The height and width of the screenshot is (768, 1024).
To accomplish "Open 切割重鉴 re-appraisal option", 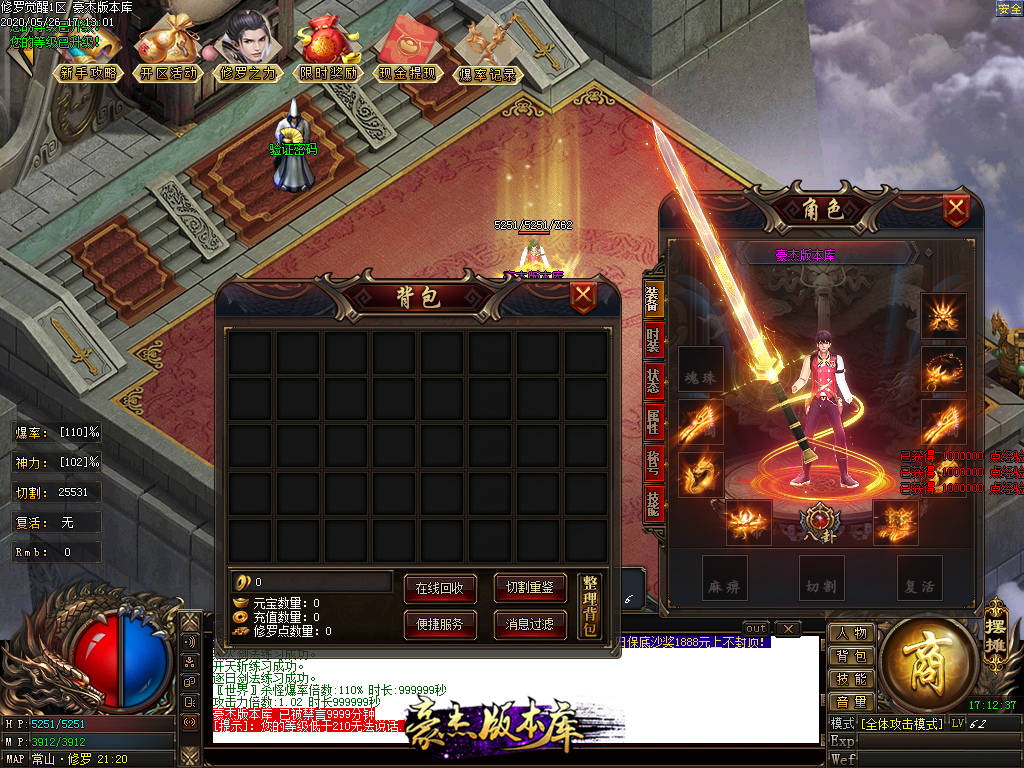I will tap(530, 588).
